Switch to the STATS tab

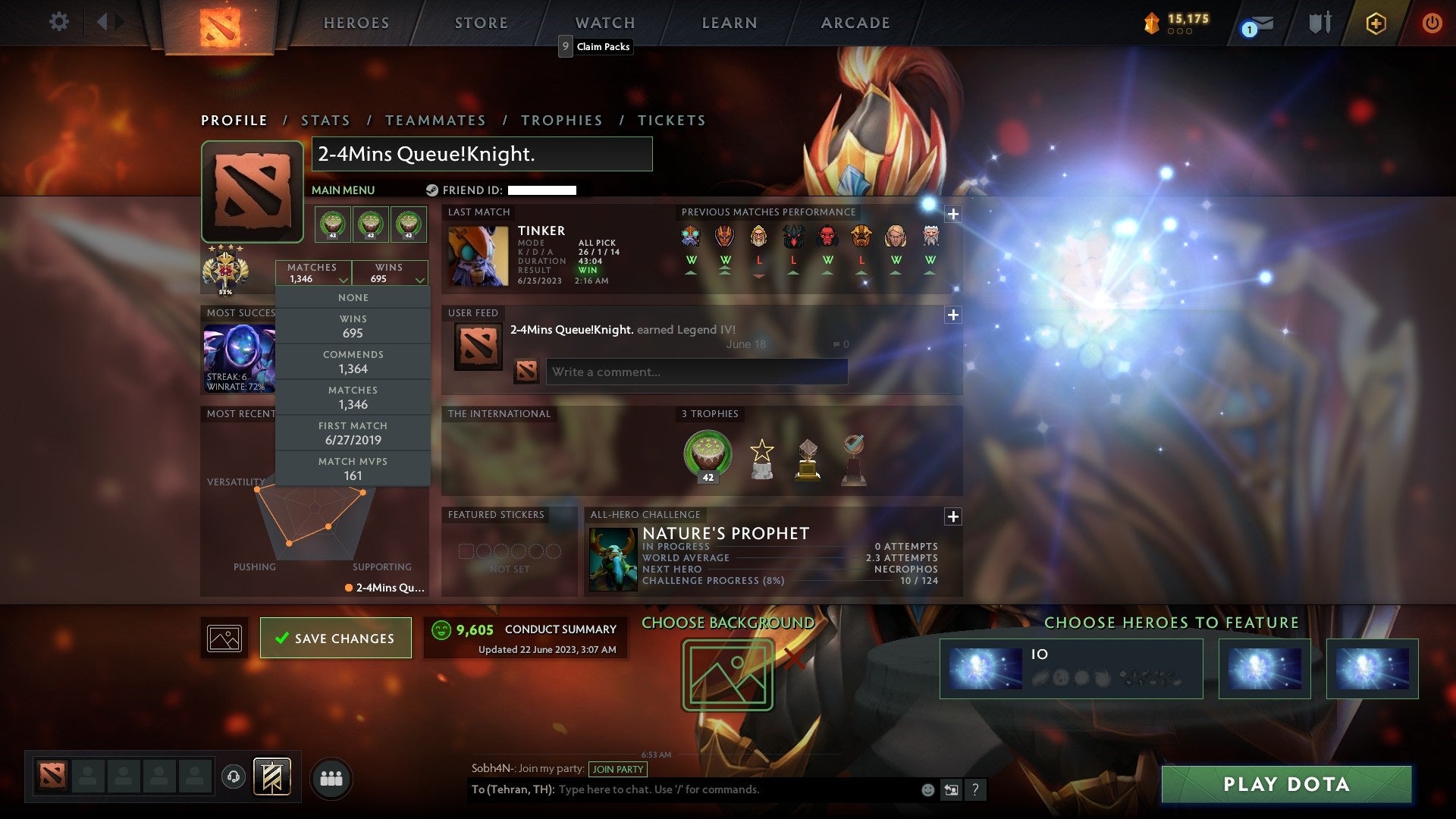pyautogui.click(x=325, y=120)
